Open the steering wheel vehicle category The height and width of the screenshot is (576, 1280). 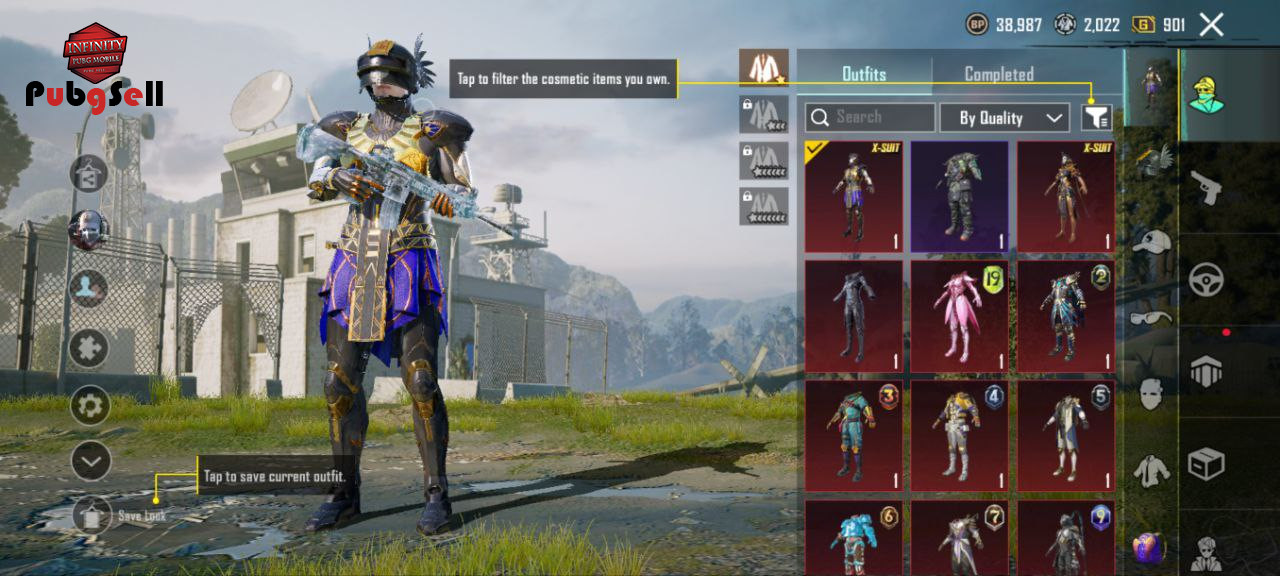(1206, 279)
